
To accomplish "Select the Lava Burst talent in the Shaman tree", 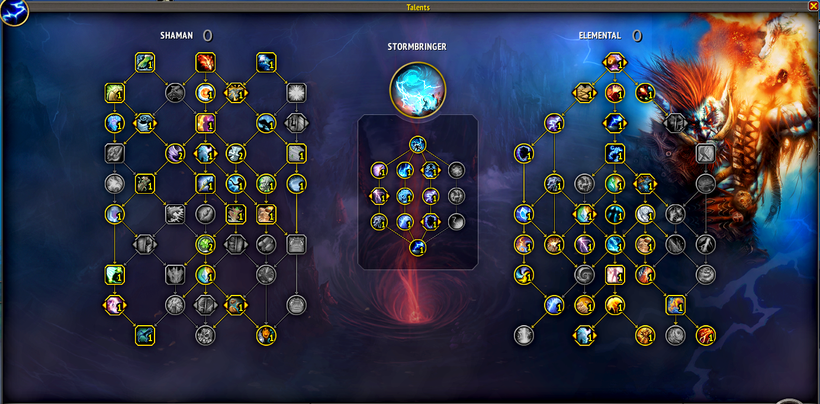I will coord(206,63).
